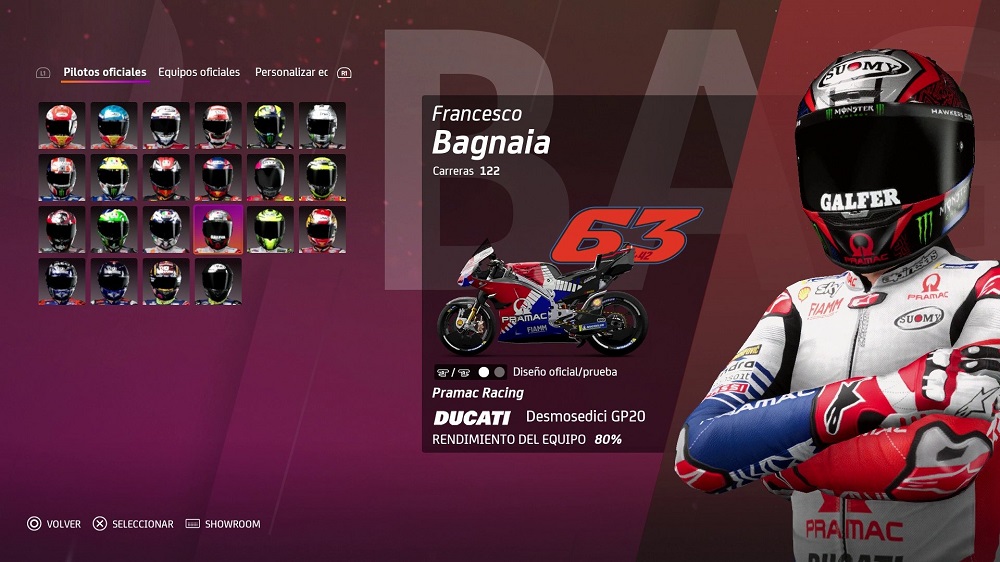Choose the pink-topped dark helmet rider
The width and height of the screenshot is (1000, 562).
pos(270,177)
